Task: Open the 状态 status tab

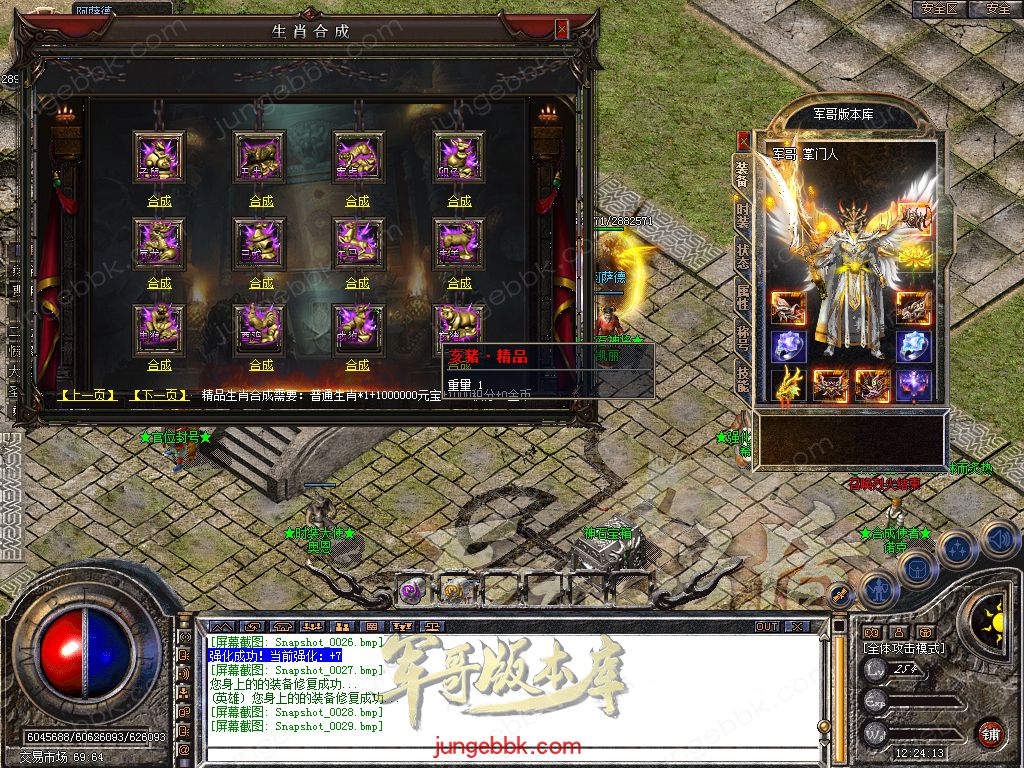Action: coord(742,255)
